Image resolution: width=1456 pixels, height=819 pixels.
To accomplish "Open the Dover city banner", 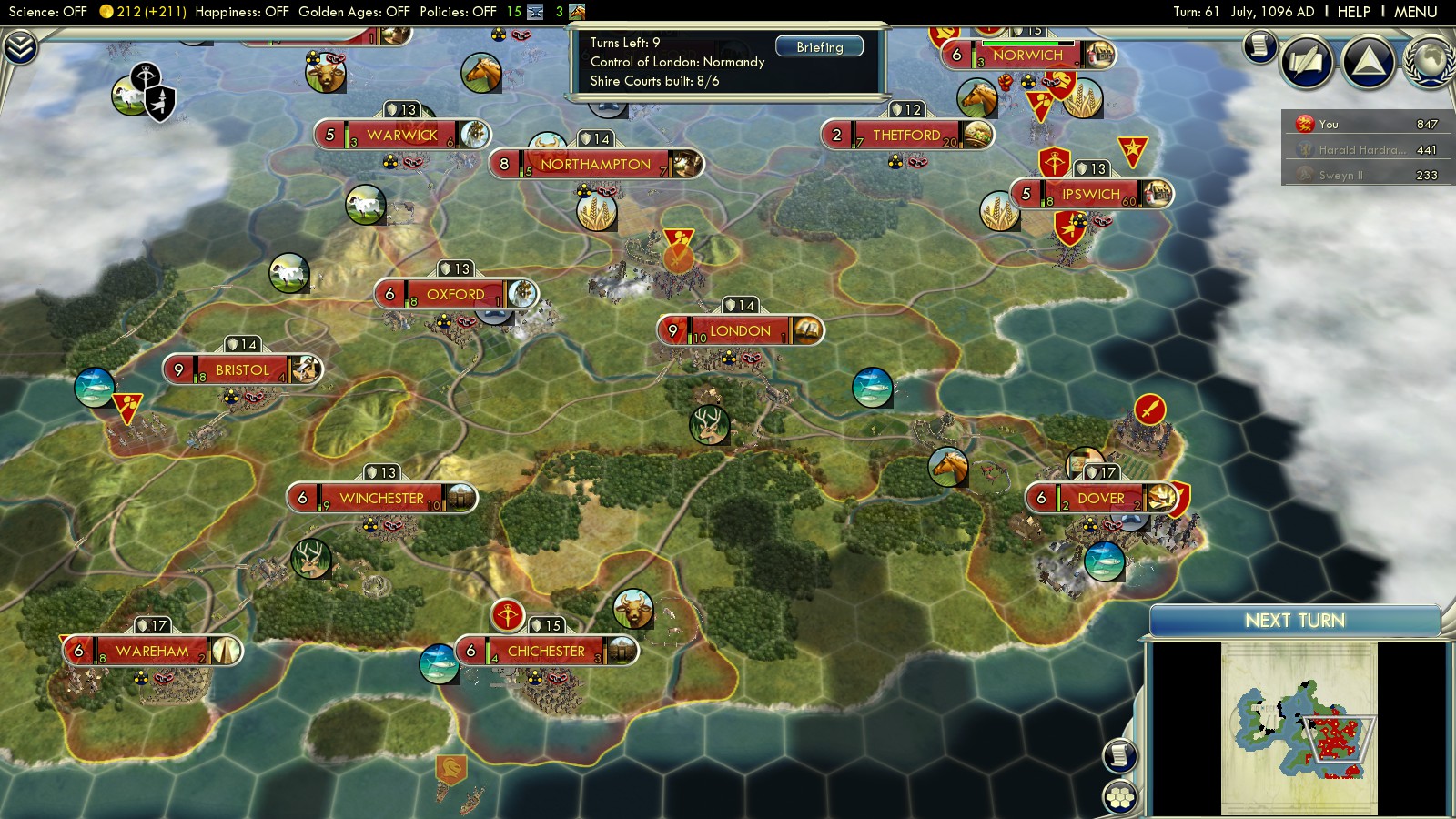I will (x=1100, y=498).
